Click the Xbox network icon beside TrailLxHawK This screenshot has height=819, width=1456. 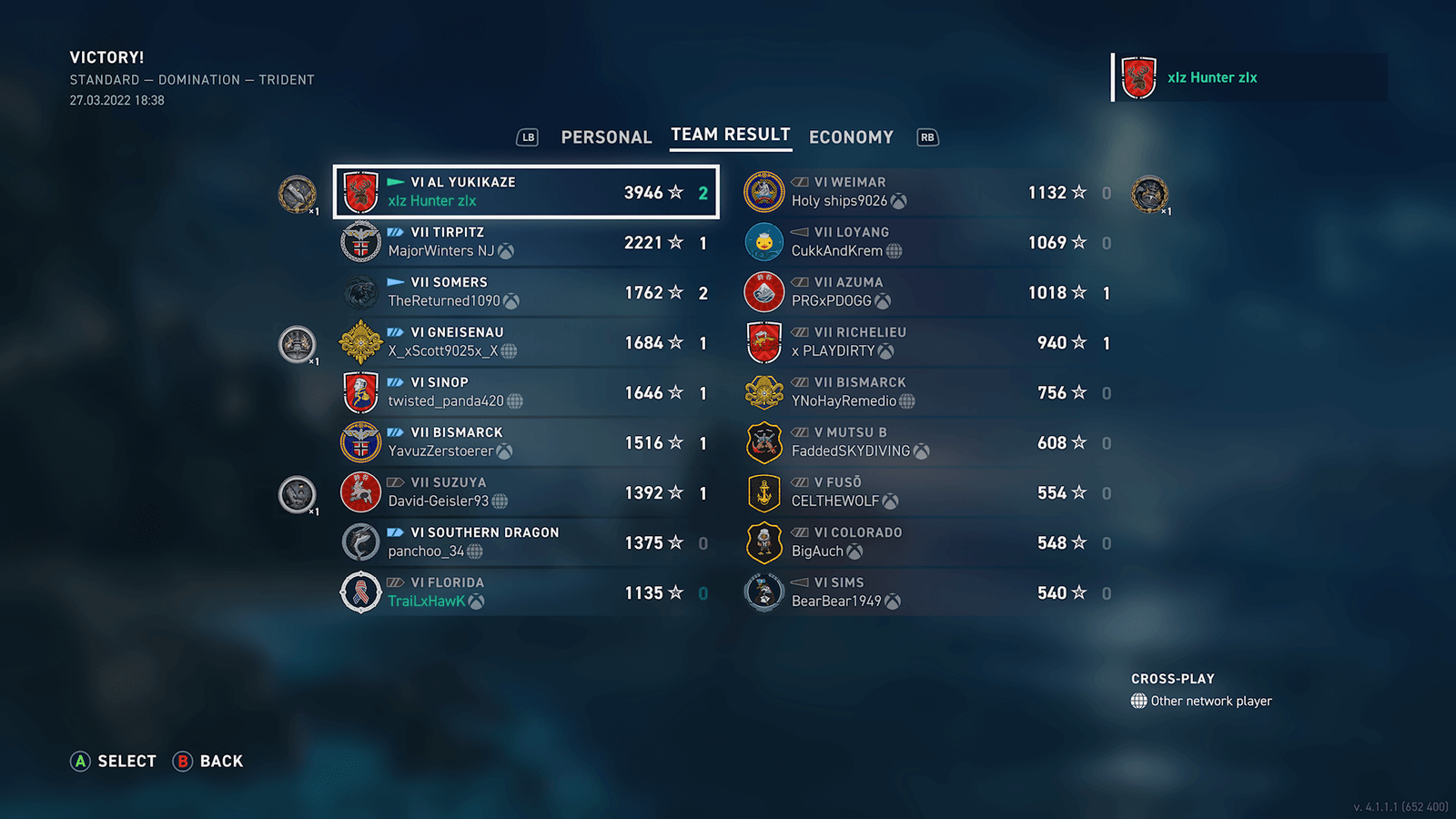(474, 602)
